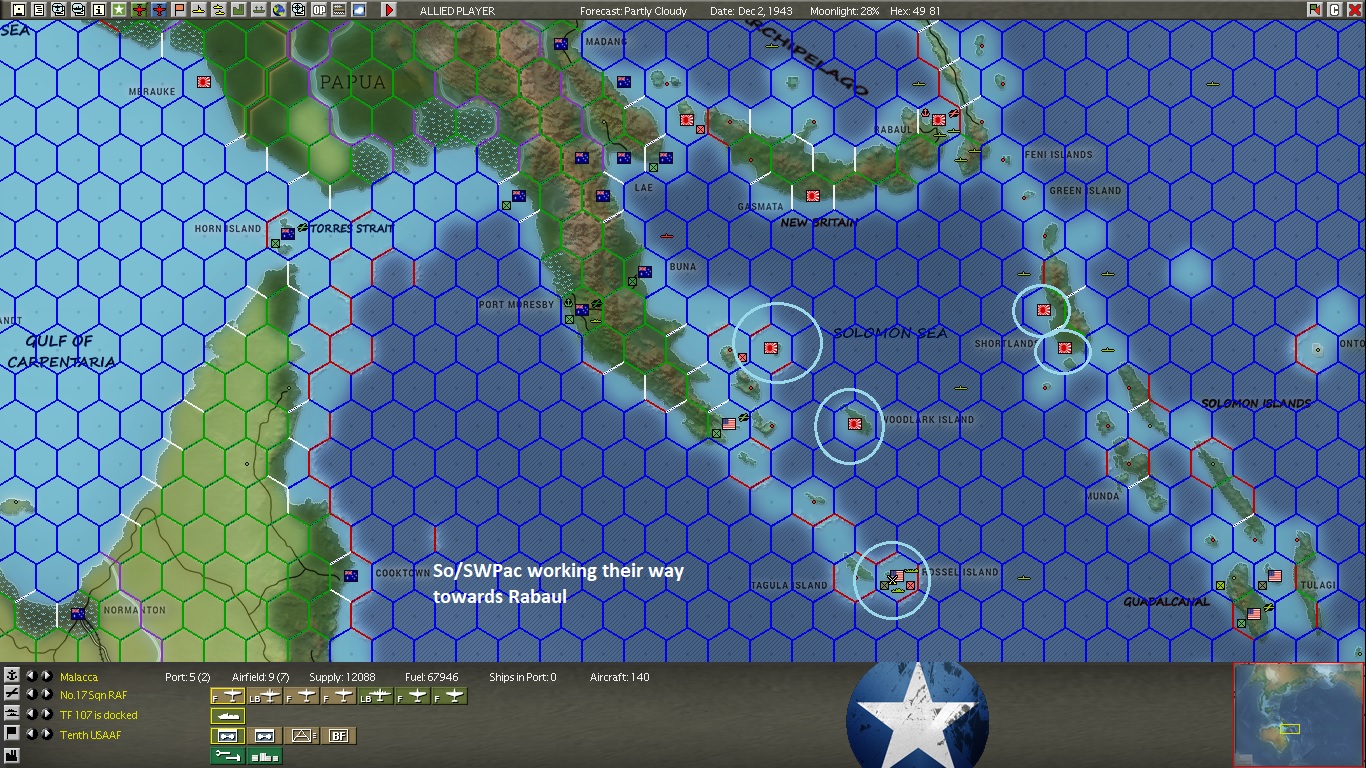Click the left arrow beside Tenth USAAF
Image resolution: width=1366 pixels, height=768 pixels.
(x=33, y=734)
